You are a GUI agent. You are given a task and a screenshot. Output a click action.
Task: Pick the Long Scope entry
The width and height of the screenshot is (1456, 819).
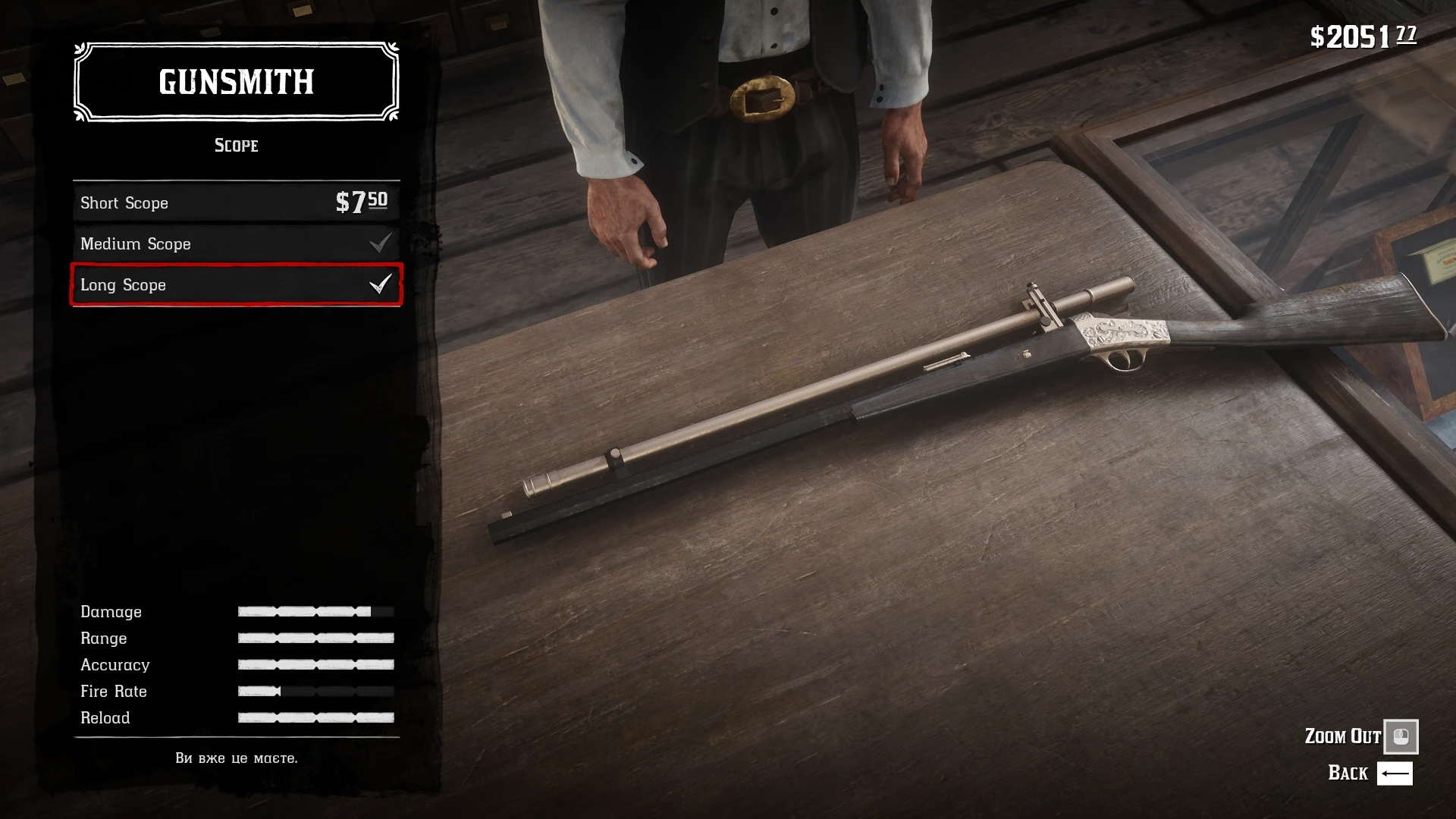(x=236, y=285)
